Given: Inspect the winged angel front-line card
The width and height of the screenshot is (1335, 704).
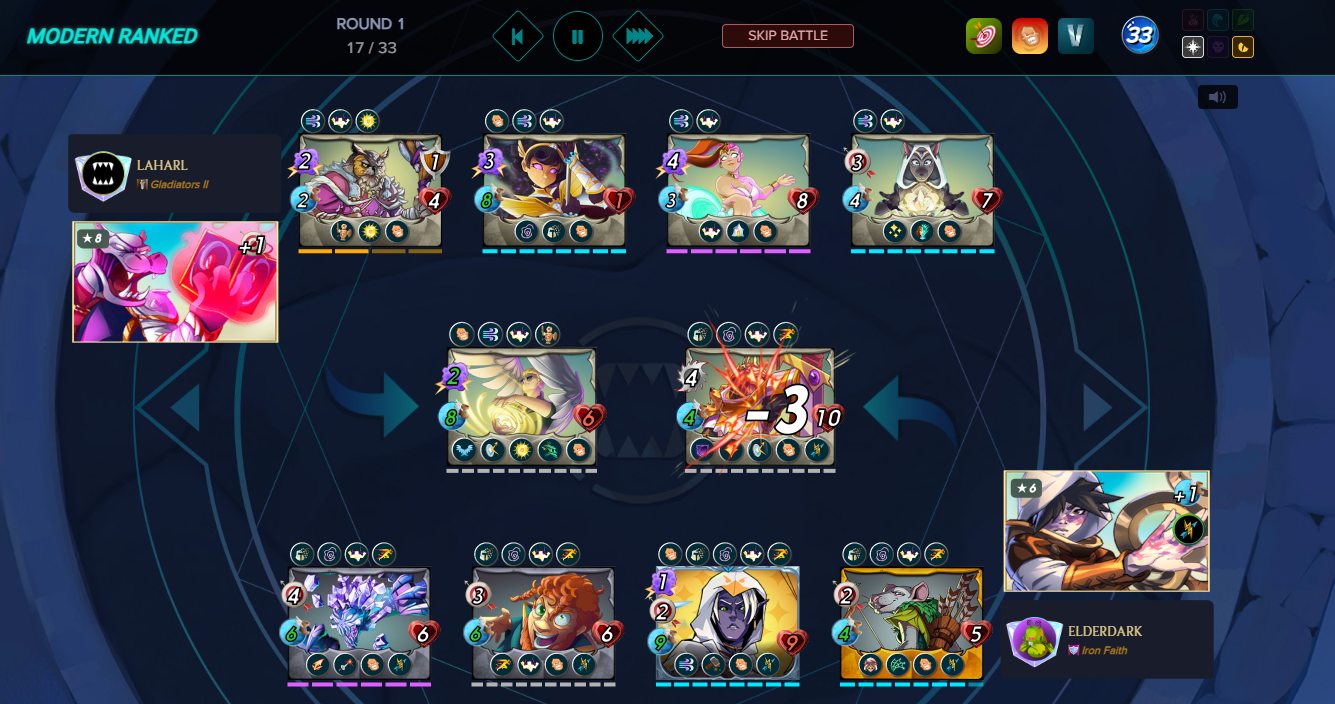Looking at the screenshot, I should click(x=521, y=405).
